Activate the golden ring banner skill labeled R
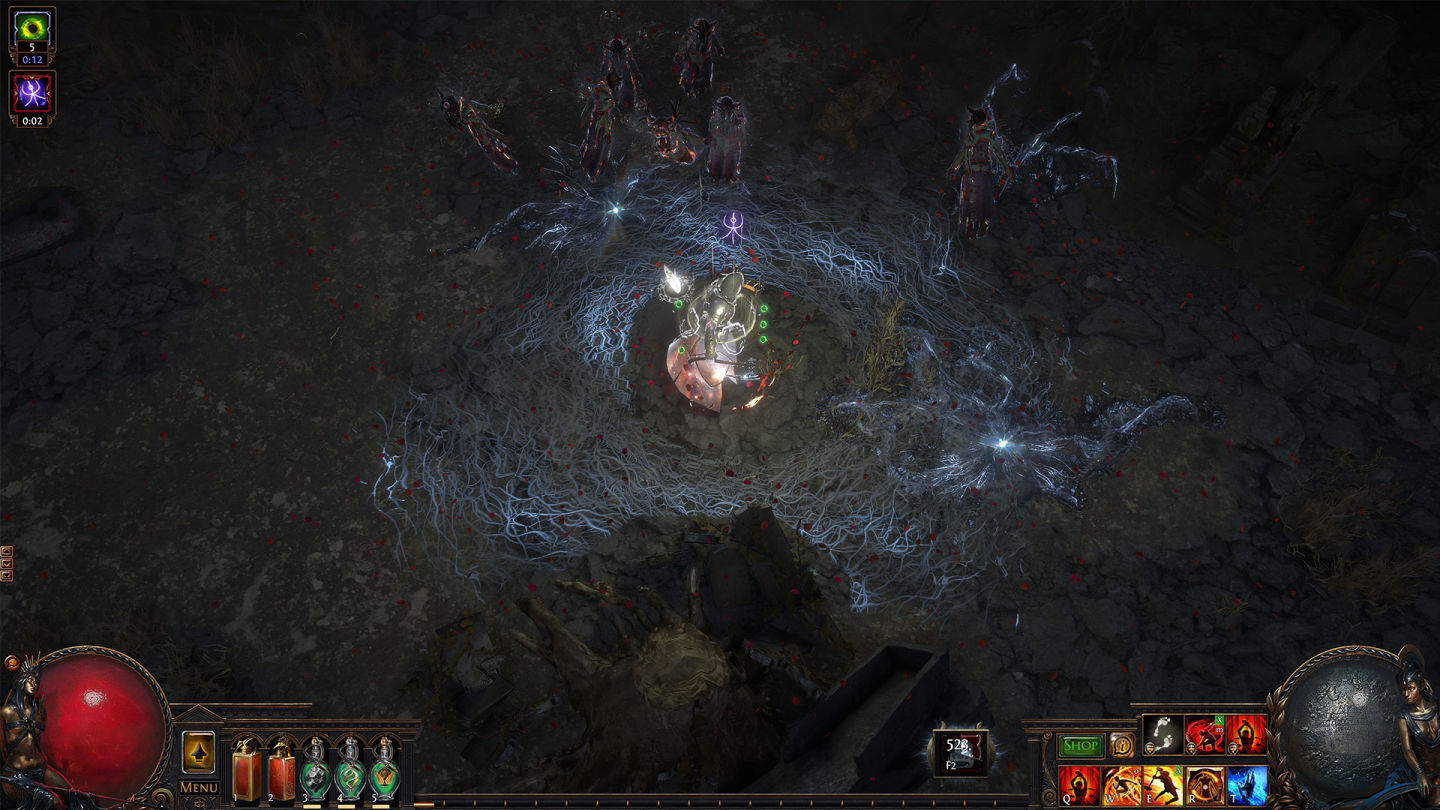 pyautogui.click(x=1205, y=785)
